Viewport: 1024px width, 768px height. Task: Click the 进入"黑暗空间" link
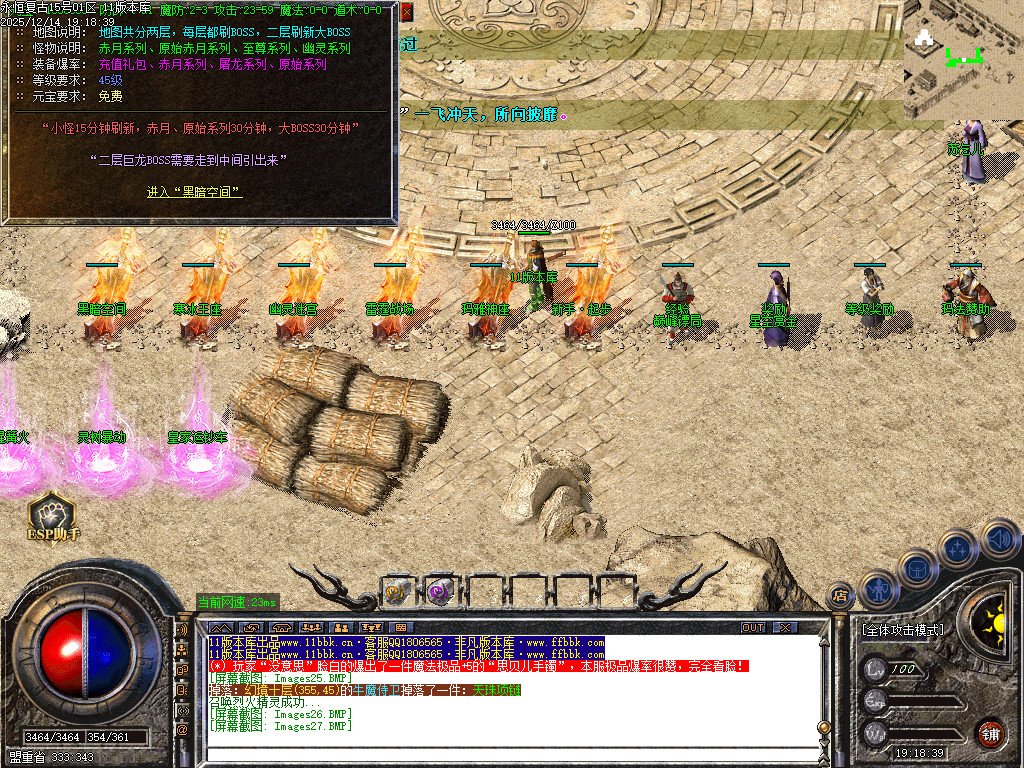pos(194,192)
